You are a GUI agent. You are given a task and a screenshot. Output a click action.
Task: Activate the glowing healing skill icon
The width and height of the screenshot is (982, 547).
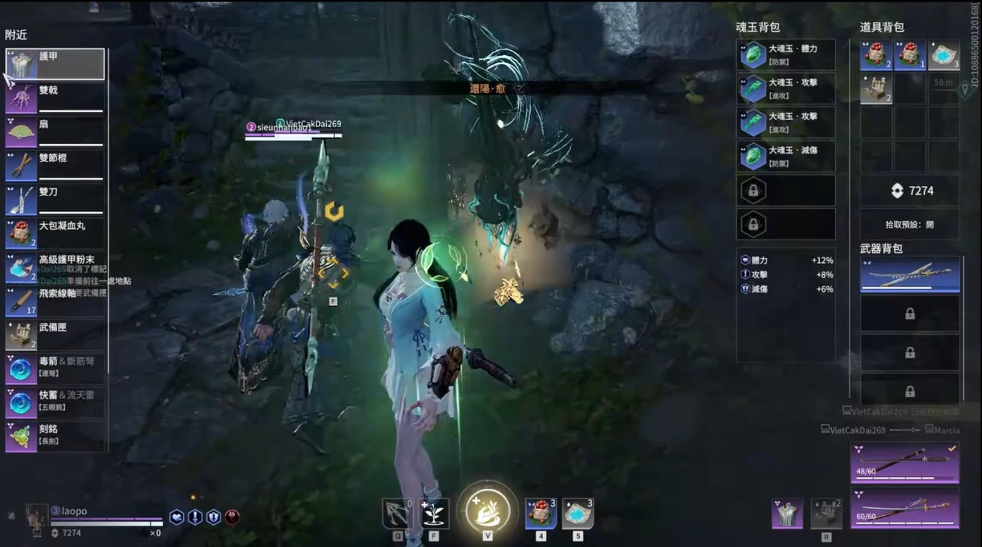click(487, 510)
